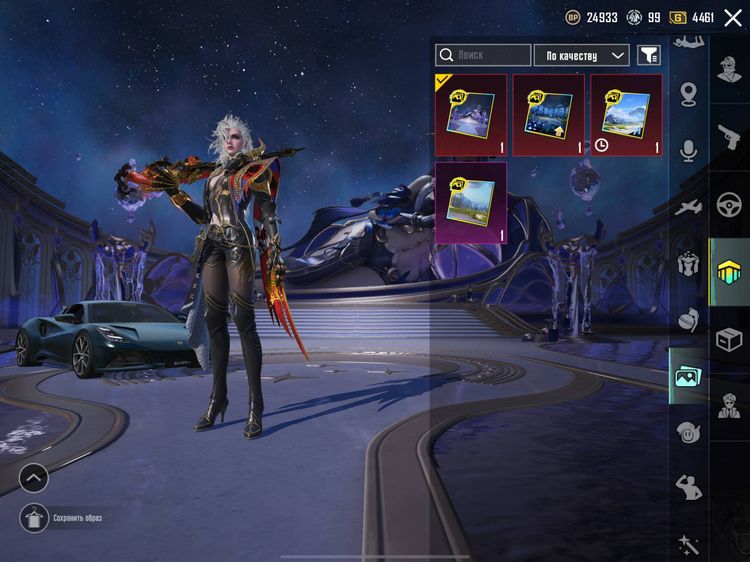Open the emote pose subcategory
The image size is (750, 562).
click(x=688, y=487)
